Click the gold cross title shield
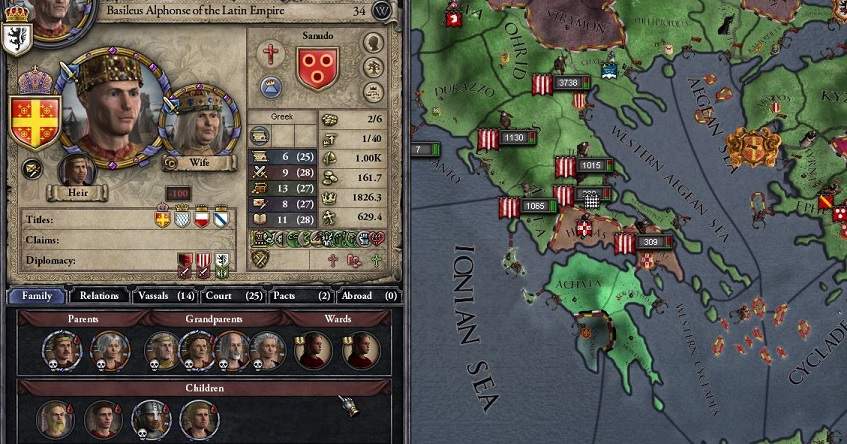The width and height of the screenshot is (847, 444). pos(163,219)
